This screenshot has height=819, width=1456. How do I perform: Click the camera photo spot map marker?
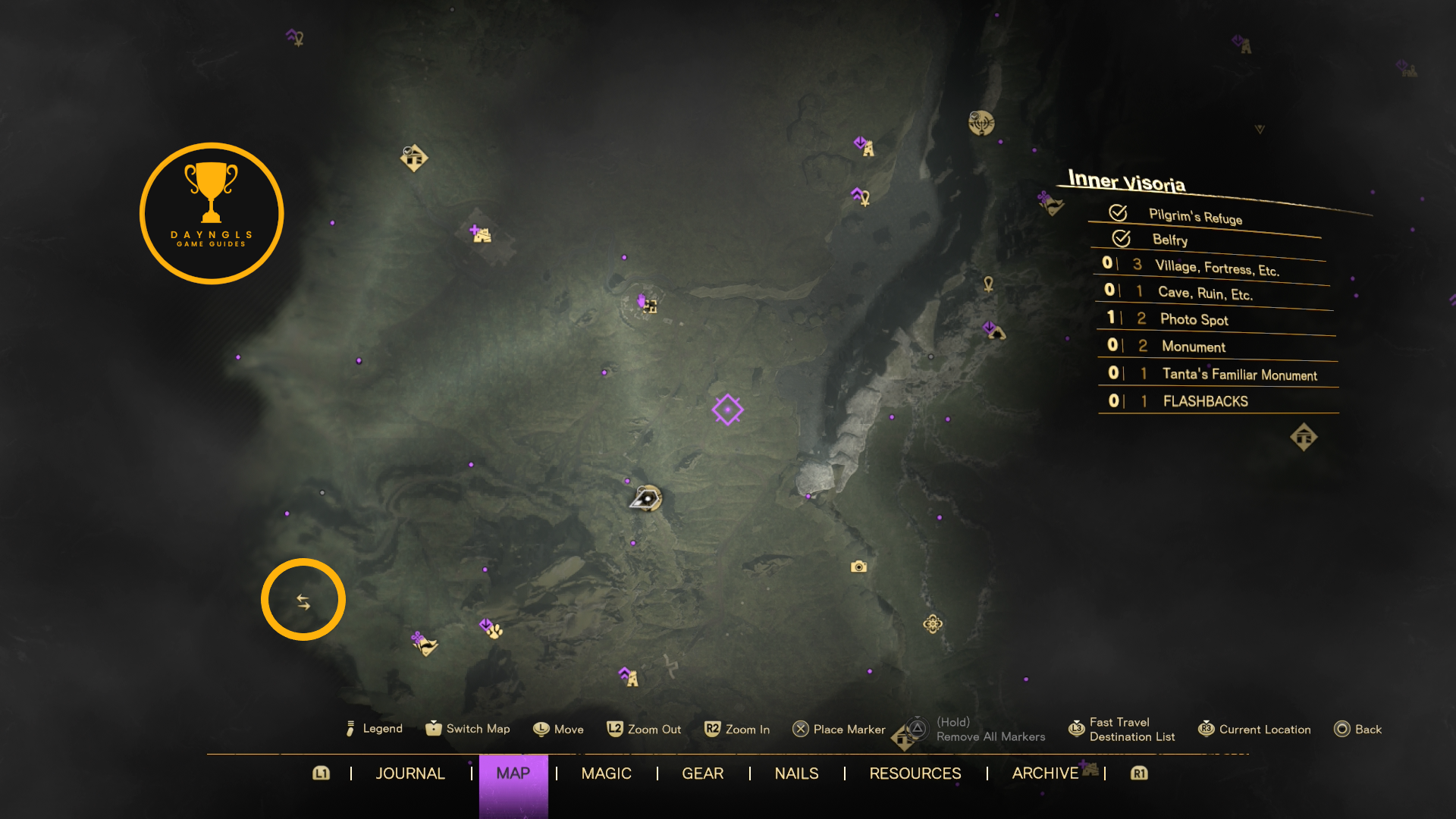point(858,566)
